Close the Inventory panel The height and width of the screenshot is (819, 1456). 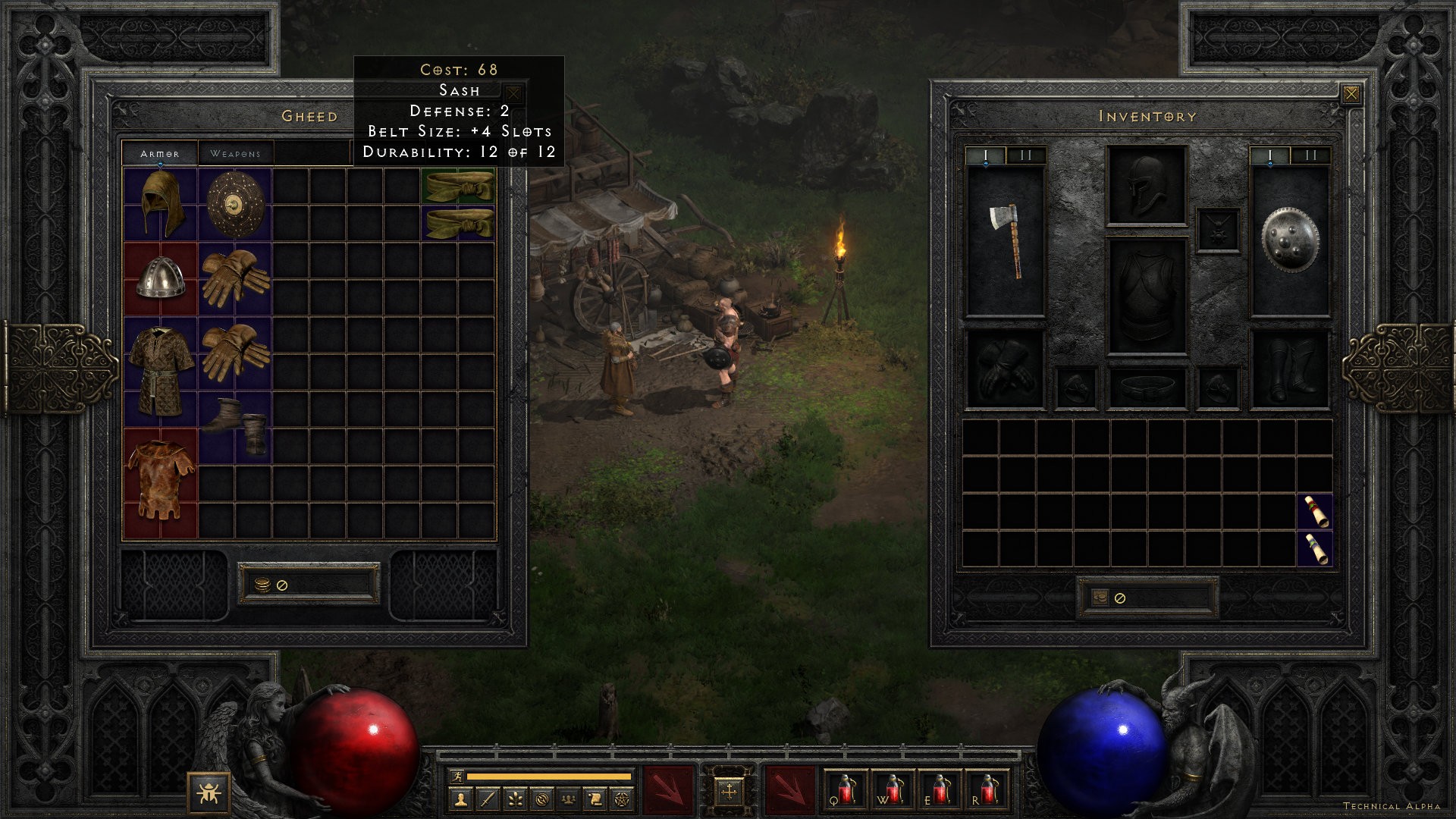point(1351,94)
